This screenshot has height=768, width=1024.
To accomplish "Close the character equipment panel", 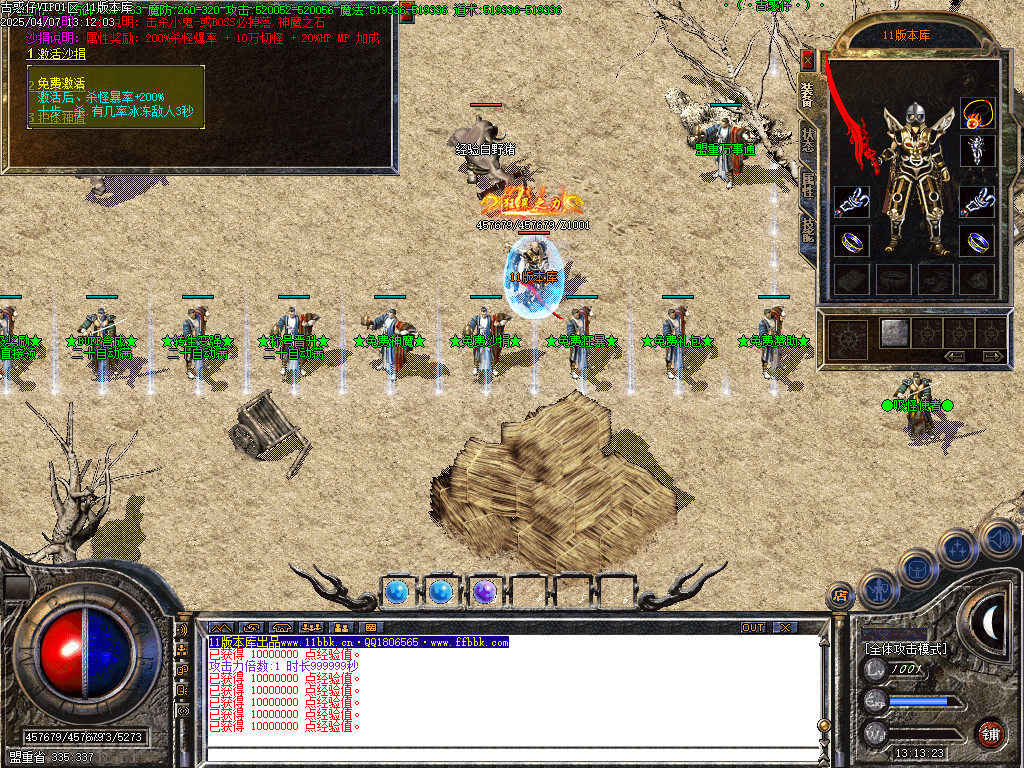I will (808, 61).
